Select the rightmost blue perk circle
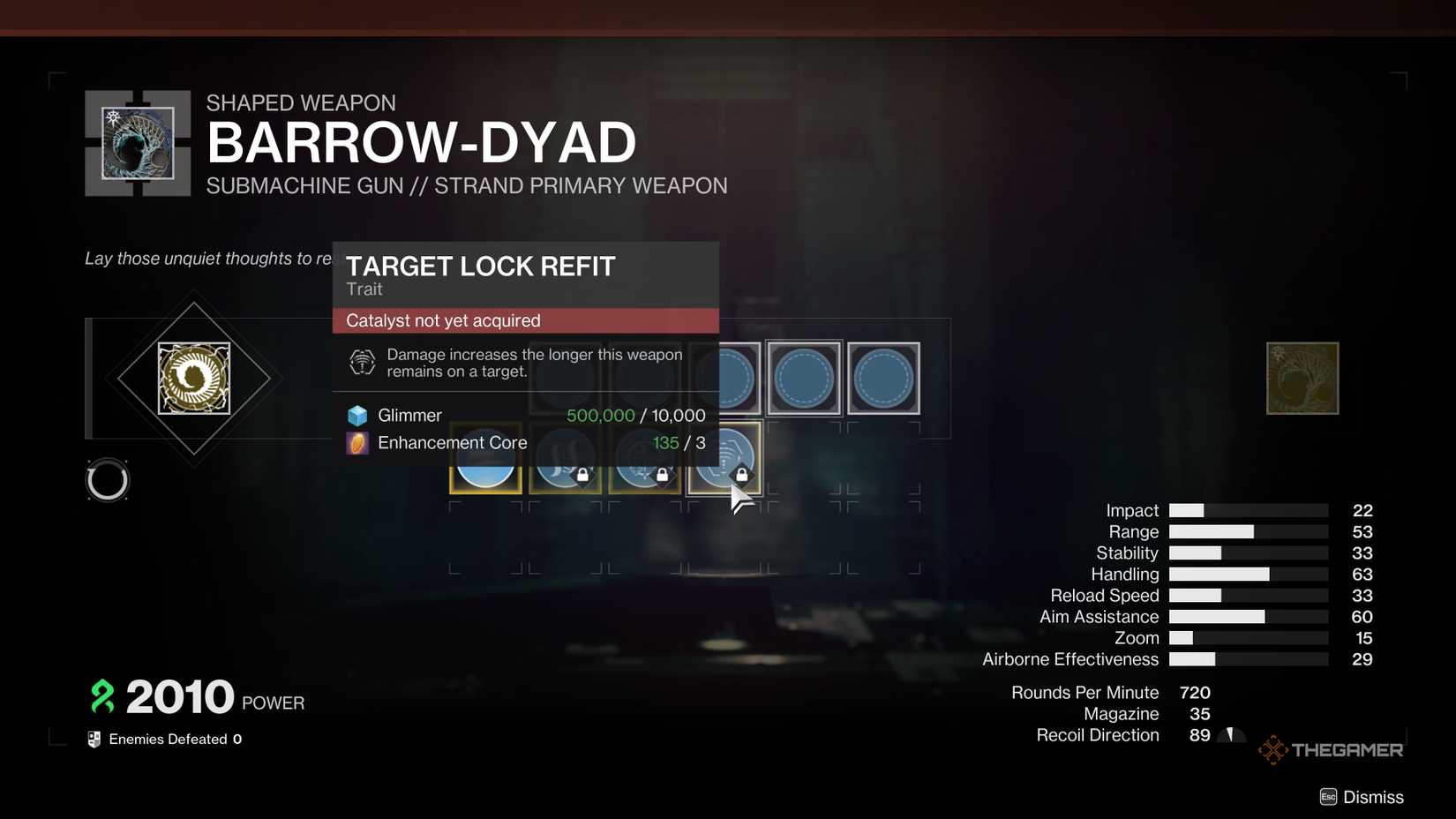 (x=883, y=378)
